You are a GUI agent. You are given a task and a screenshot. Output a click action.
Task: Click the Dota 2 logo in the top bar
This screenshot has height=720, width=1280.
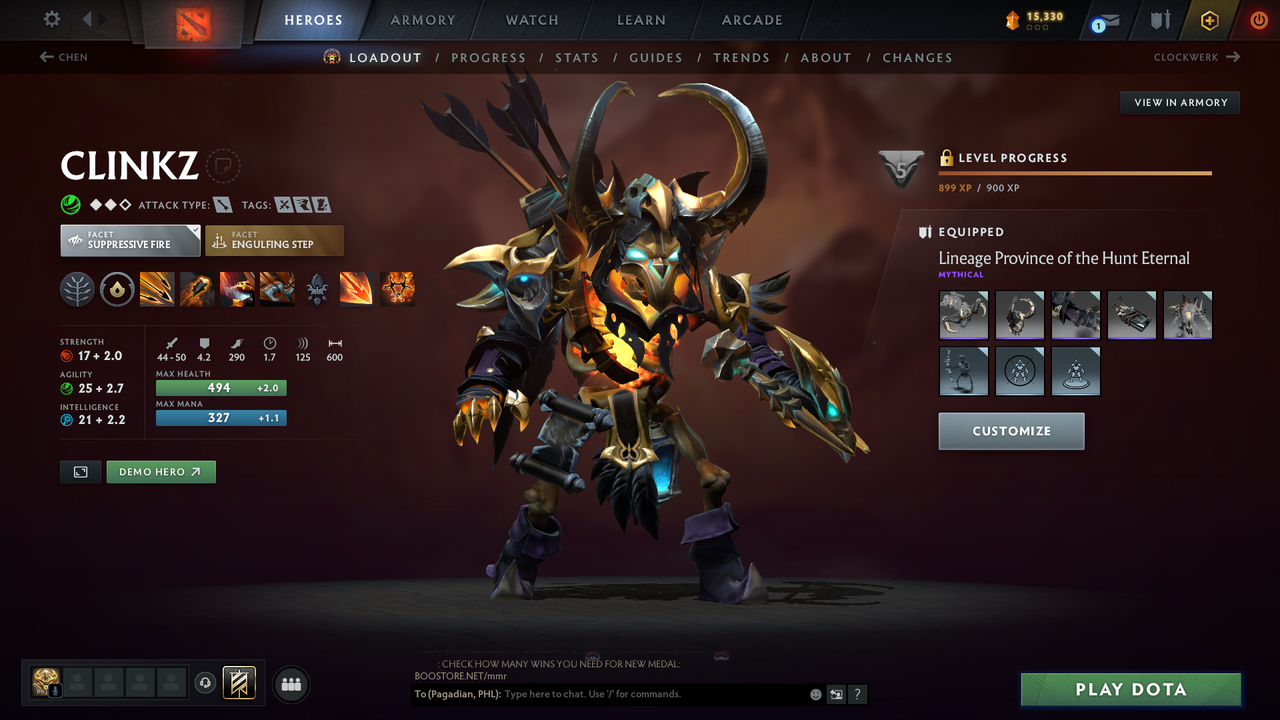pyautogui.click(x=192, y=20)
